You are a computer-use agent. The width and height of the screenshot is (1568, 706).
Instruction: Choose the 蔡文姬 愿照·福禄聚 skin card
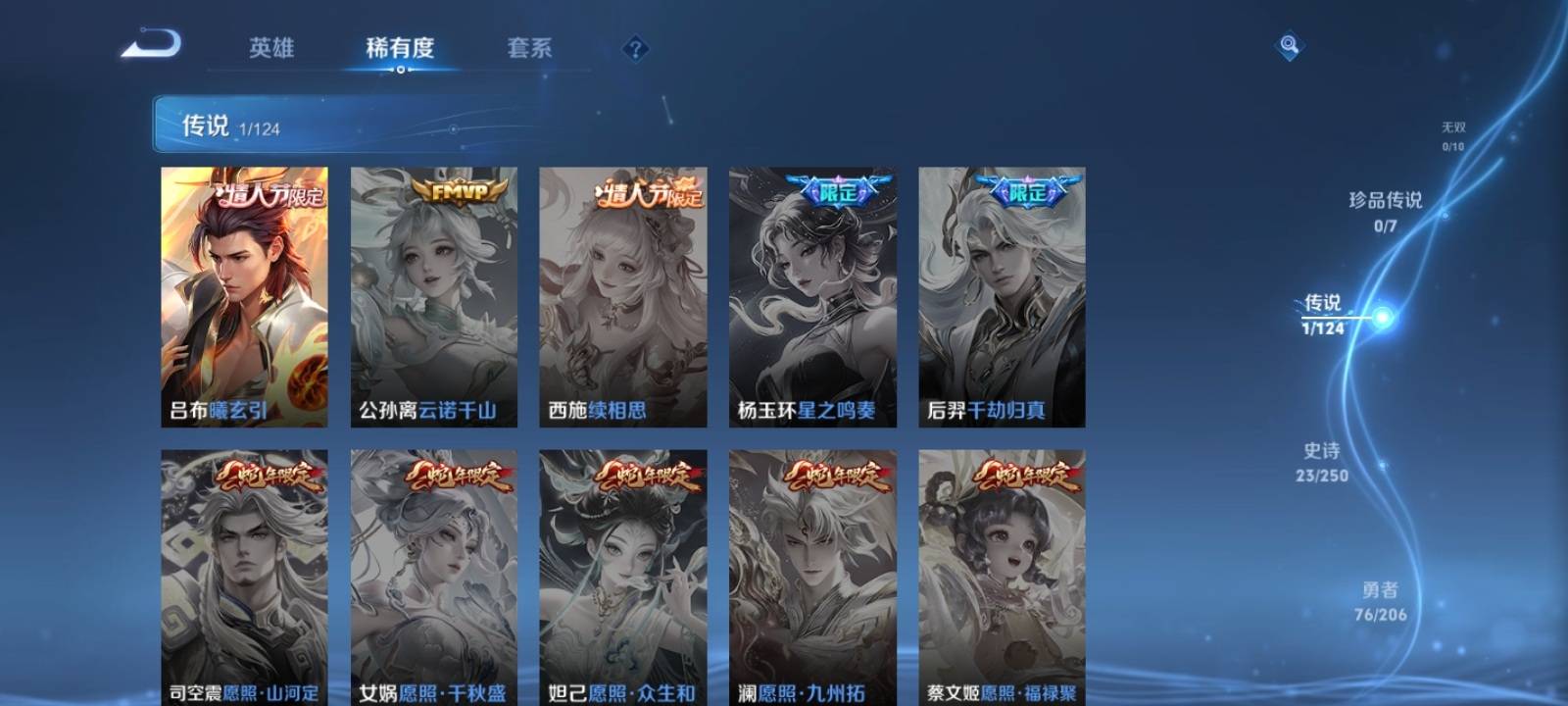tap(1002, 577)
